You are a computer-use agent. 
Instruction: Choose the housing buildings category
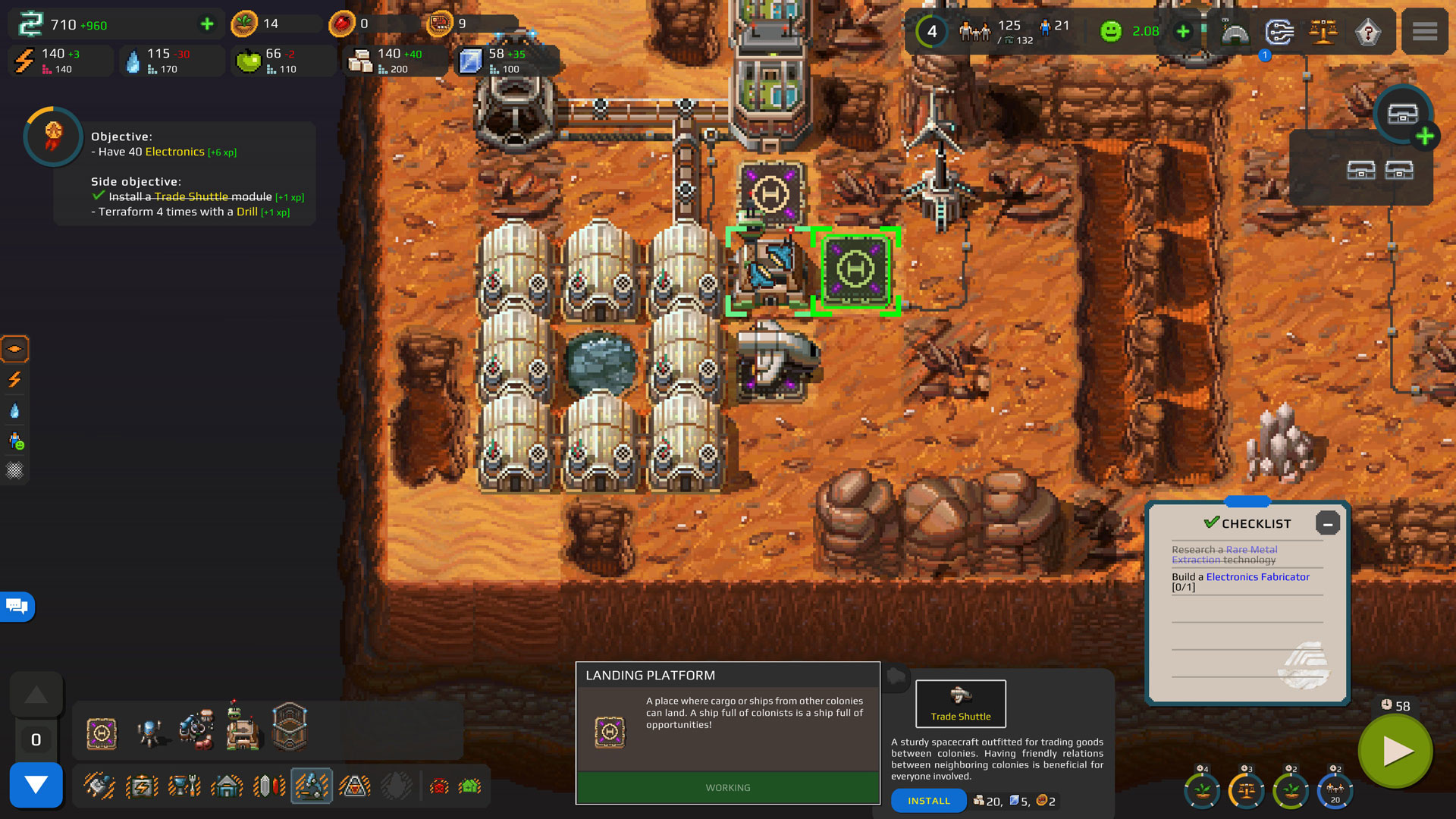pos(226,786)
